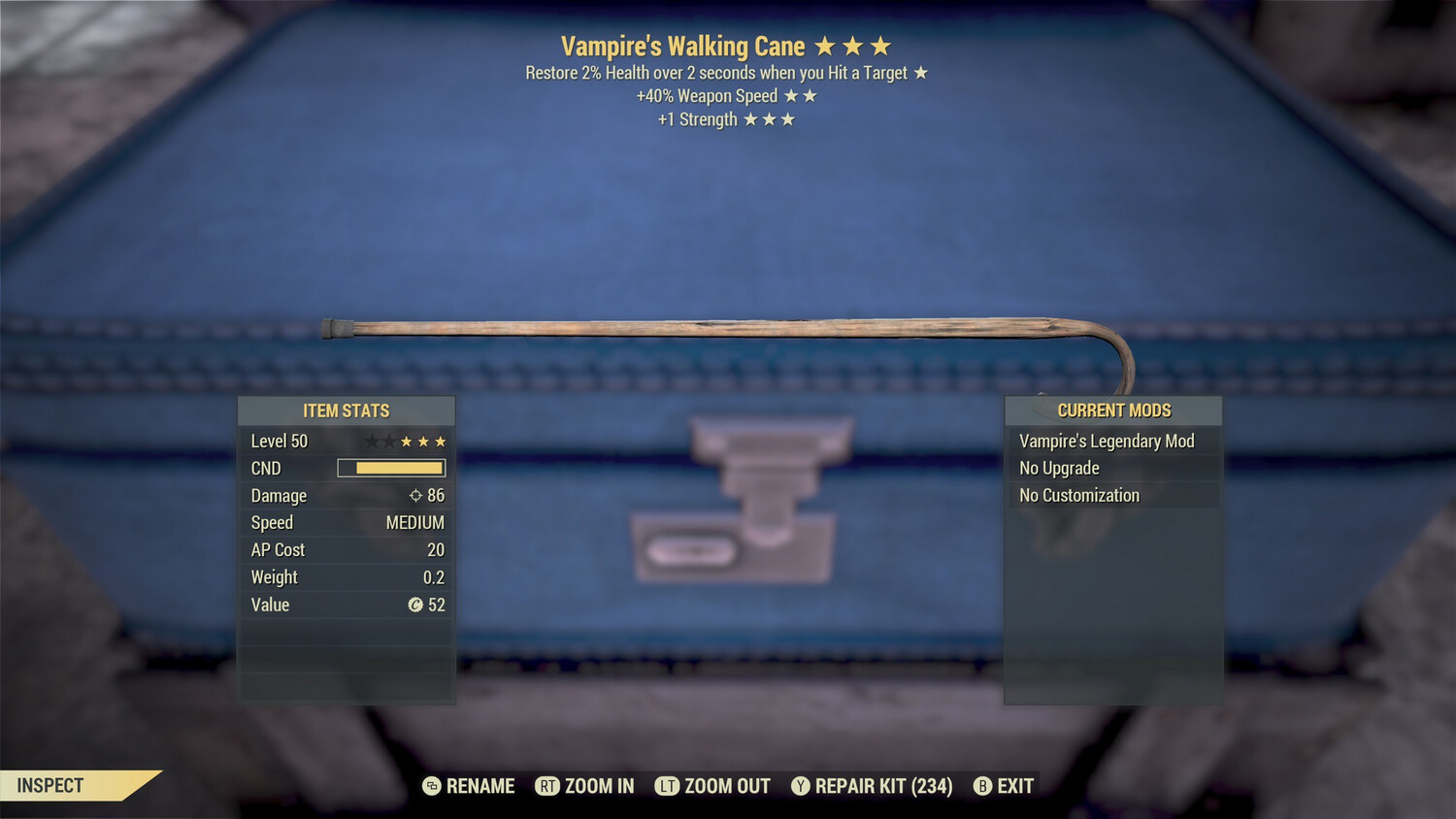
Task: Click Zoom In on the bottom bar
Action: pos(585,786)
